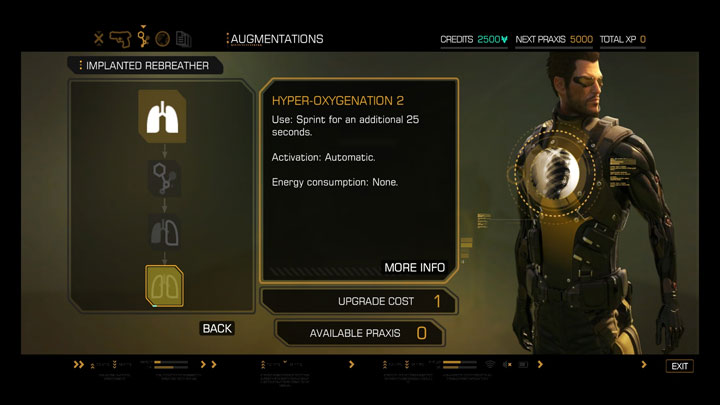
Task: Select the molecule augmentation node
Action: pyautogui.click(x=161, y=177)
